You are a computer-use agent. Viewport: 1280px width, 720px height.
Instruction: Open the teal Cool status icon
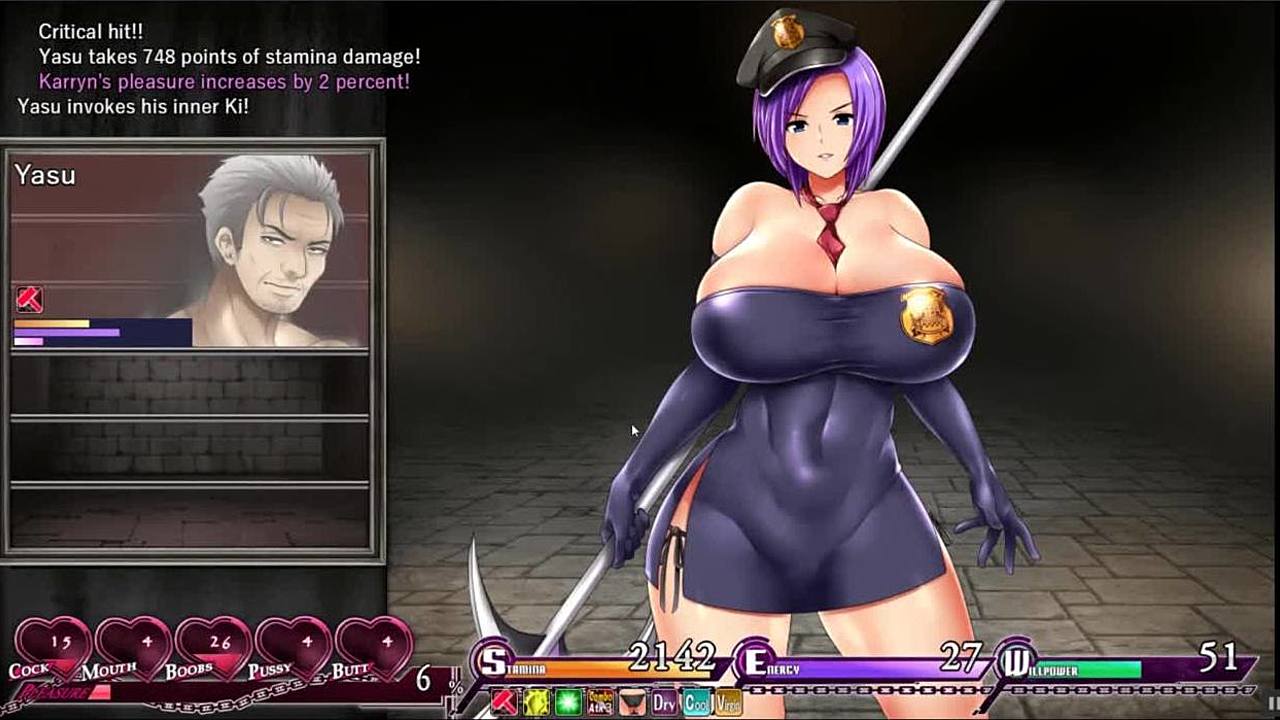(x=696, y=702)
